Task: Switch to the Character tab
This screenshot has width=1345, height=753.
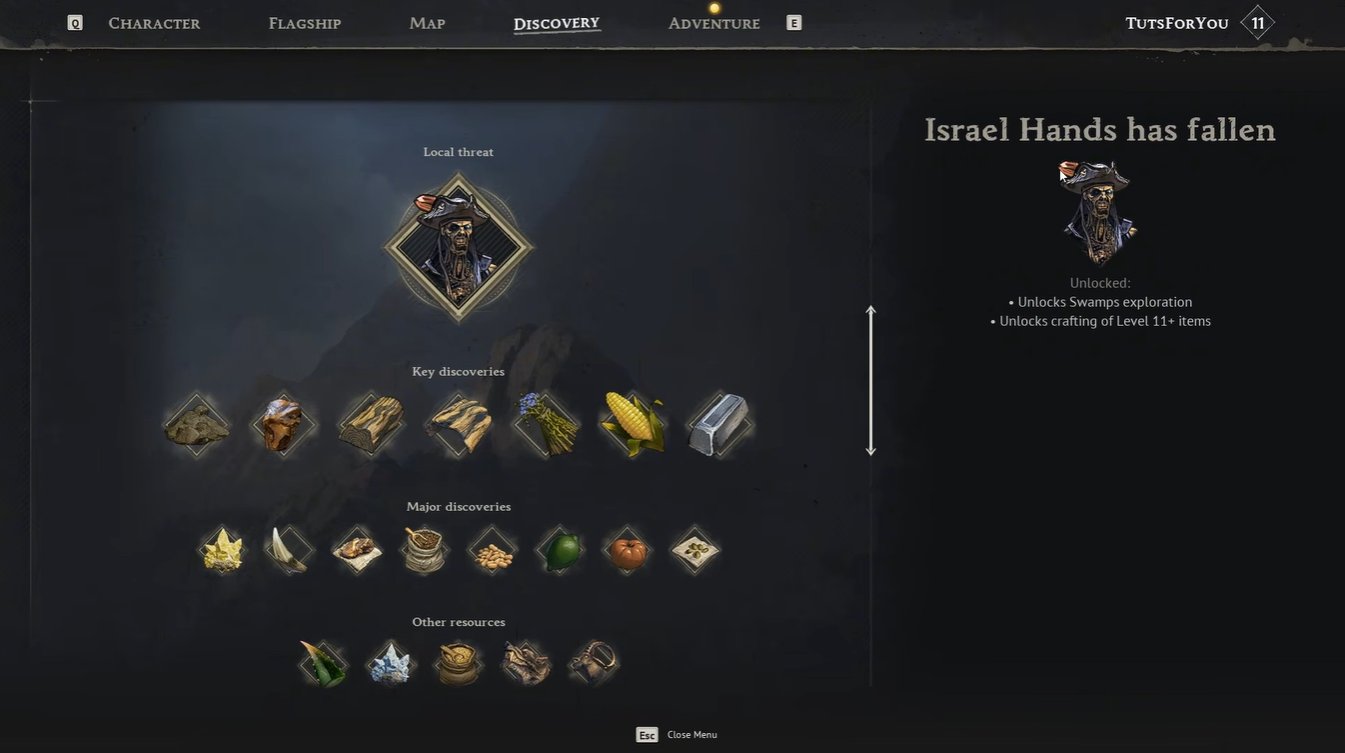Action: point(154,22)
